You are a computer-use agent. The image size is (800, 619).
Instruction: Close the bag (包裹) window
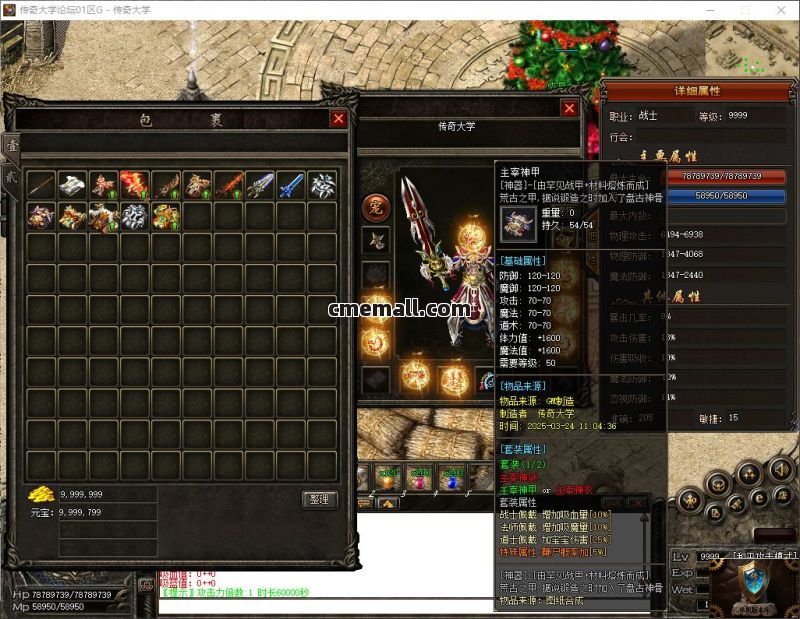click(339, 119)
